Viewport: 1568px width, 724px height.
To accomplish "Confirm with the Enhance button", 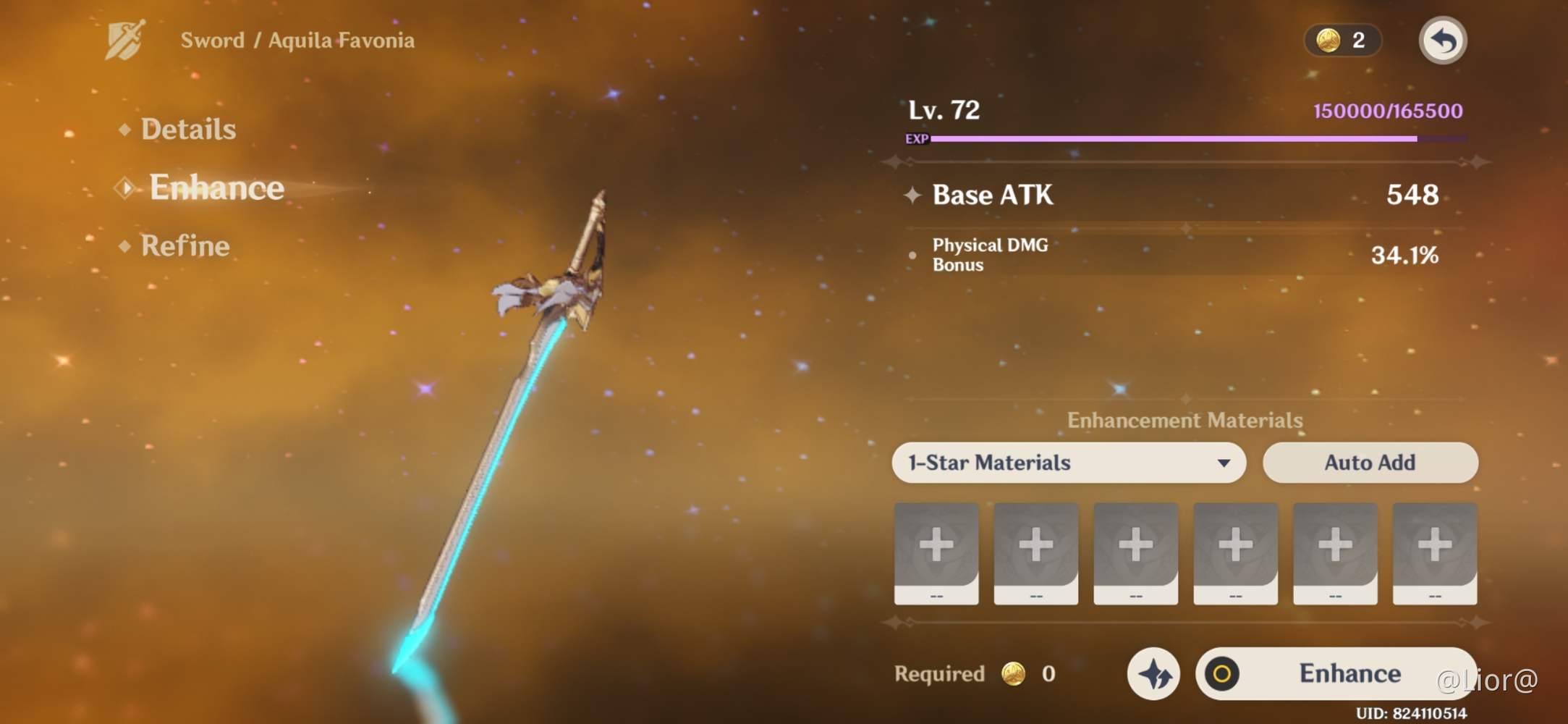I will 1335,673.
